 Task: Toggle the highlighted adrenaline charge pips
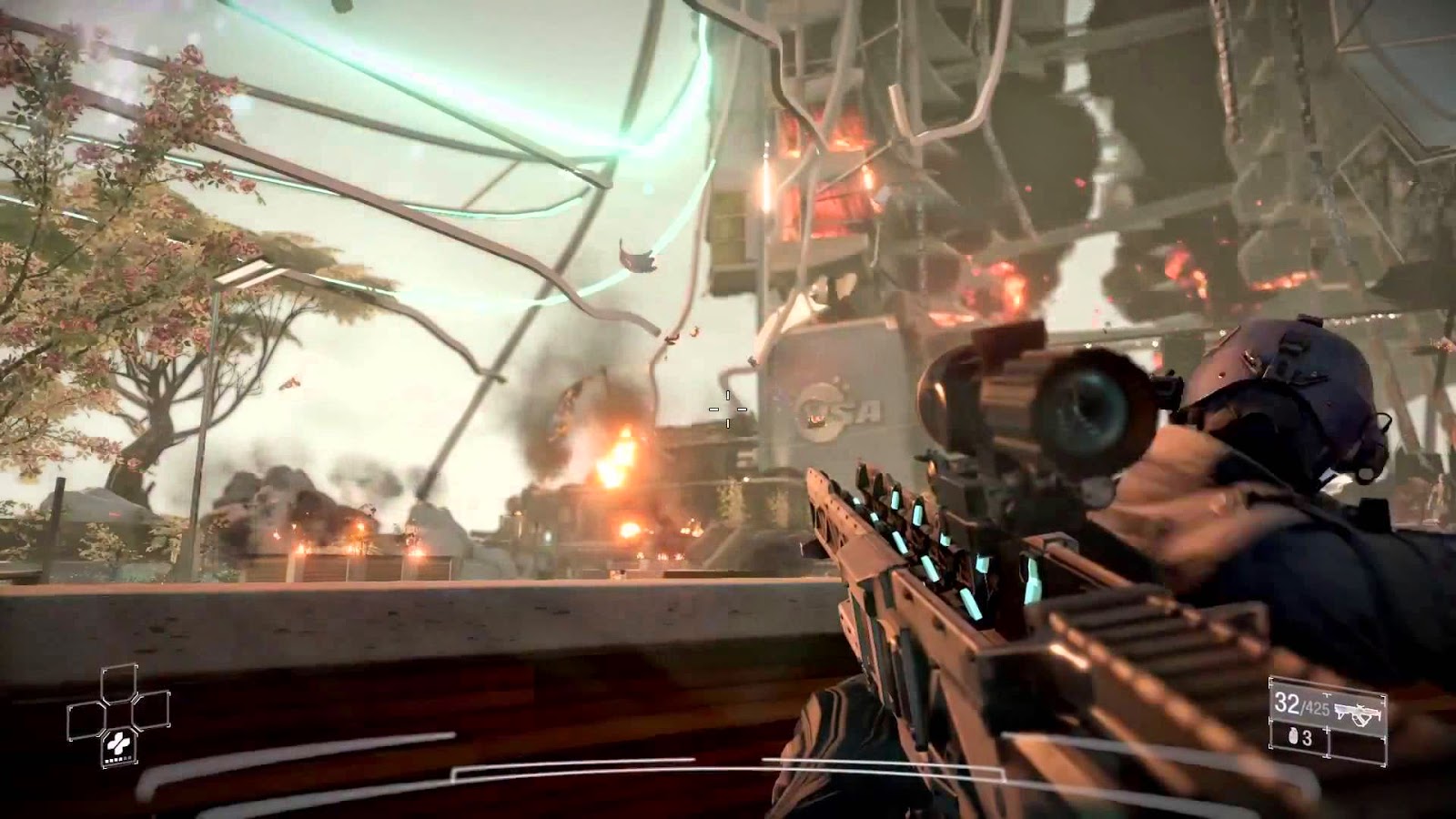(119, 760)
